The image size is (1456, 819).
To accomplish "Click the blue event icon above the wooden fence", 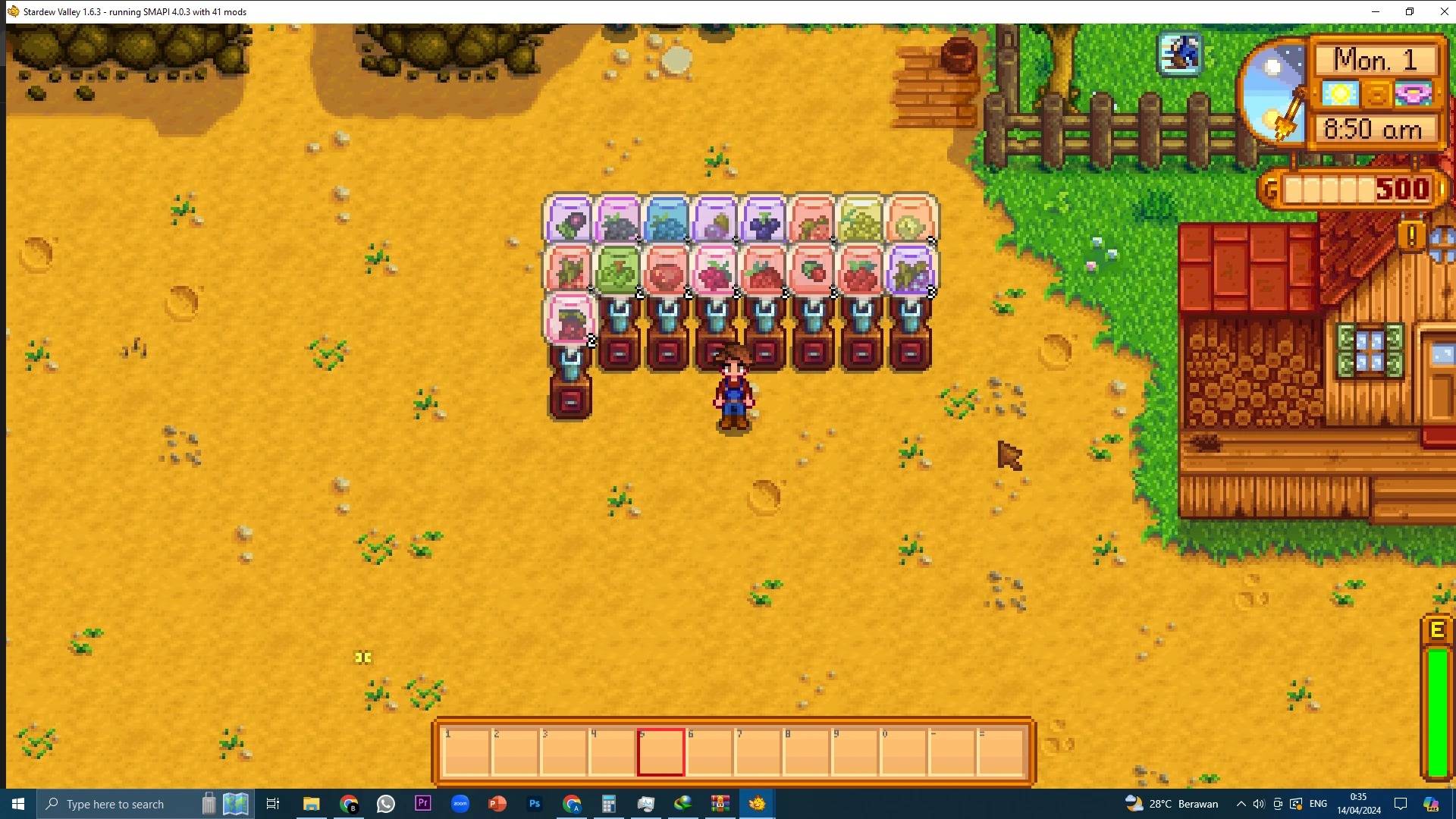I will click(x=1180, y=53).
